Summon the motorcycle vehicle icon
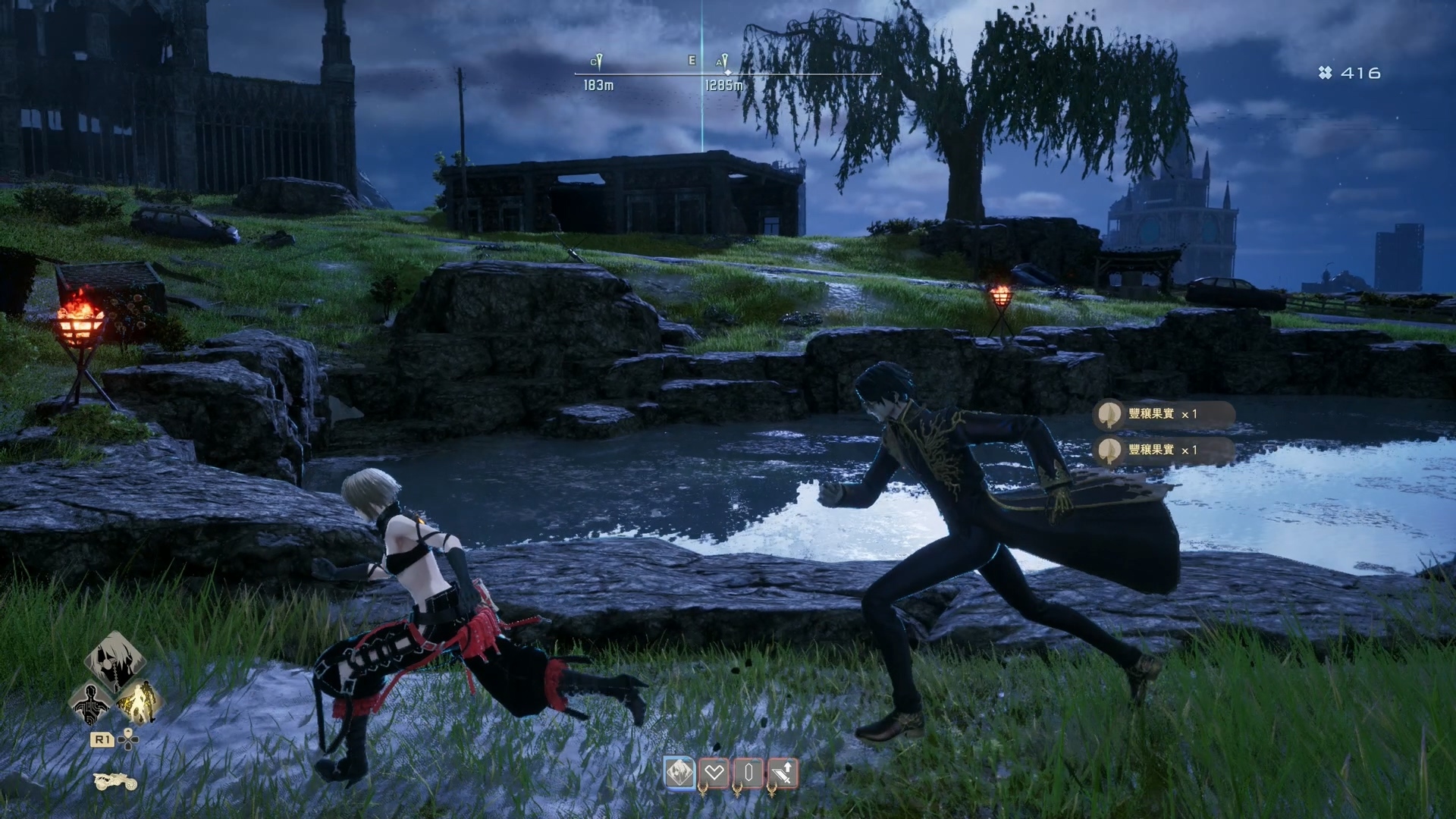The image size is (1456, 819). click(x=115, y=781)
